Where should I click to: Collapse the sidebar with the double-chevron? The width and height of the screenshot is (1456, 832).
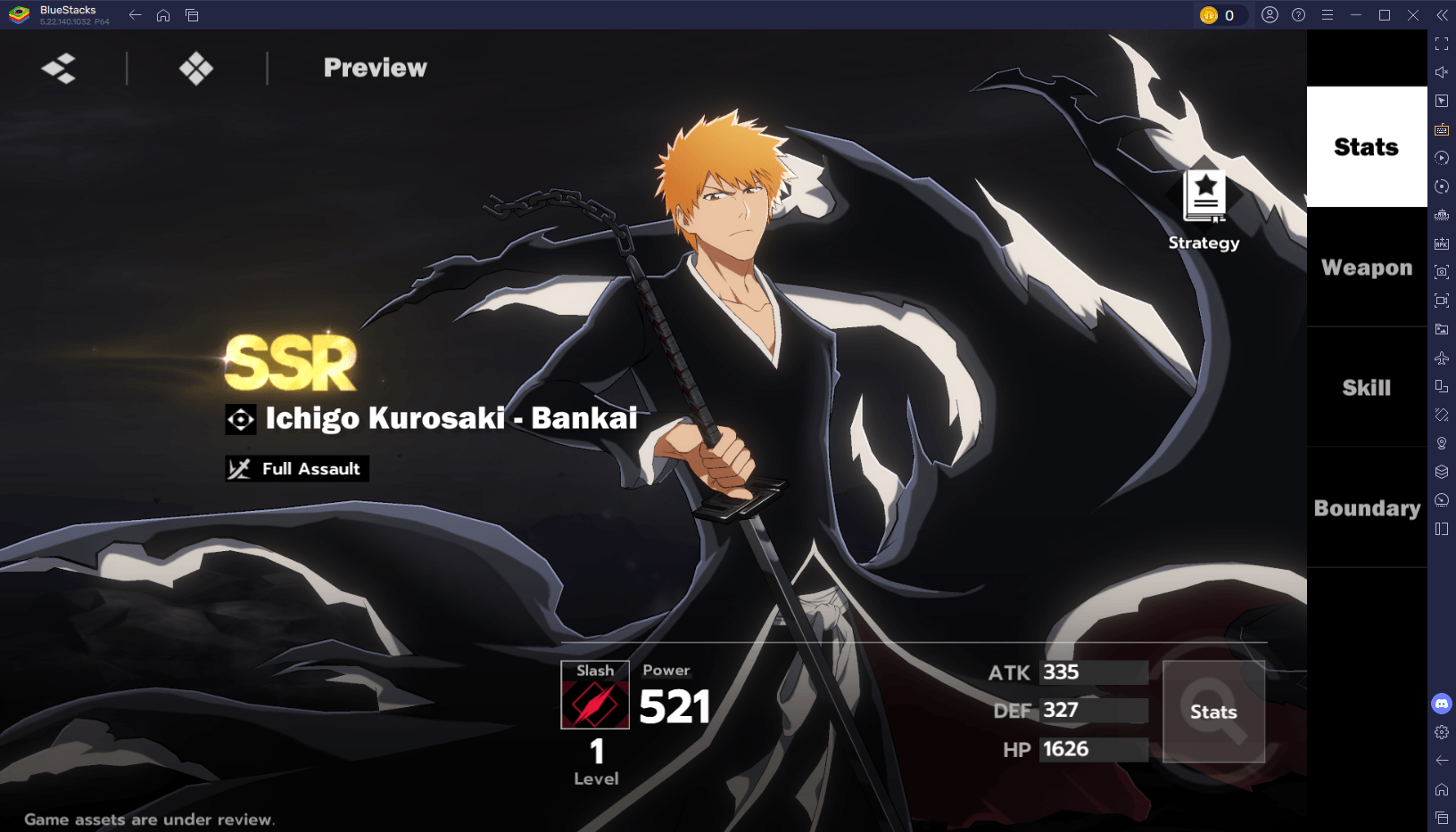1443,14
